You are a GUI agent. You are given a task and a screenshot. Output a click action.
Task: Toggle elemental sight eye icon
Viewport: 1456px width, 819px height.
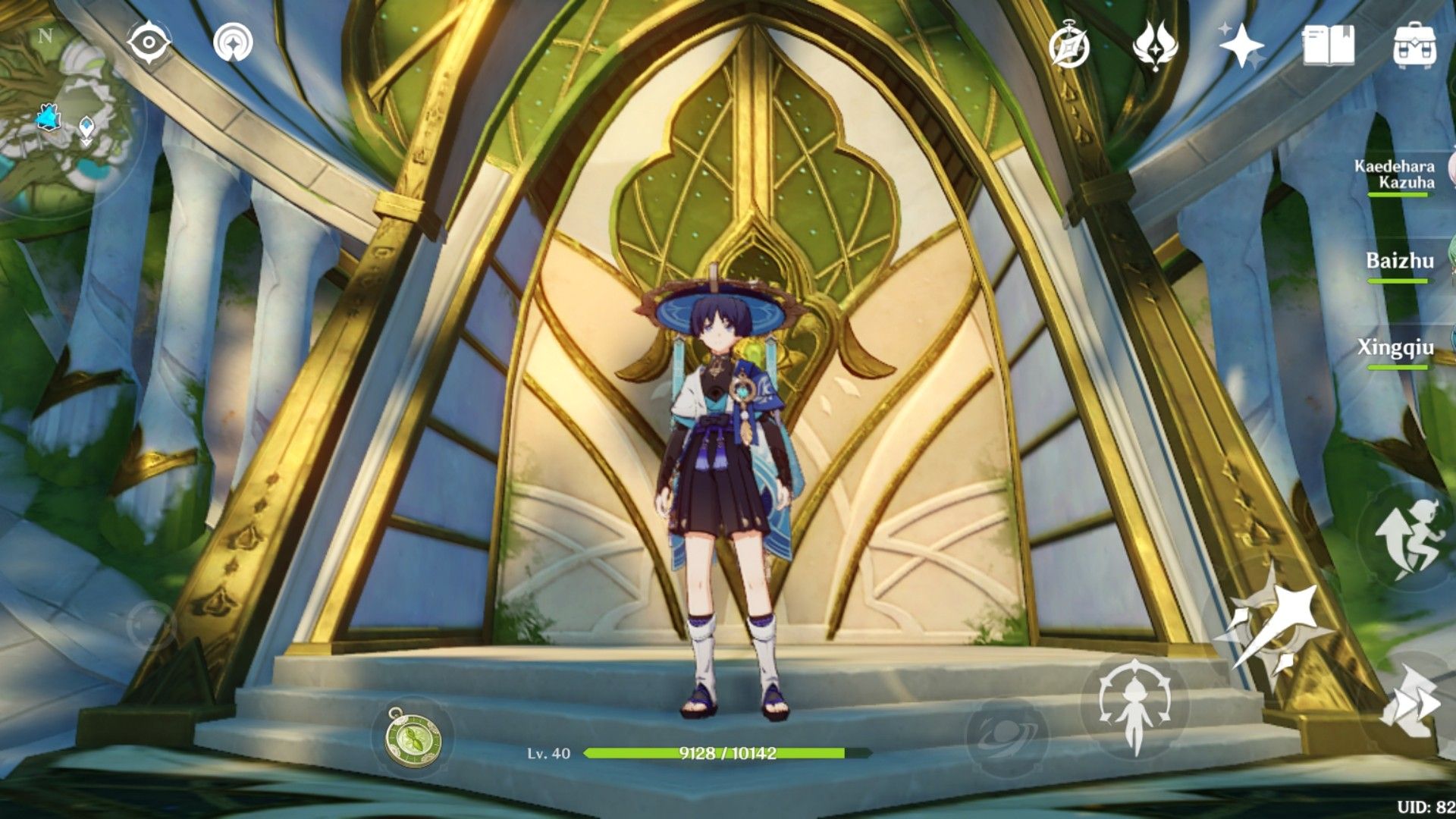(148, 42)
